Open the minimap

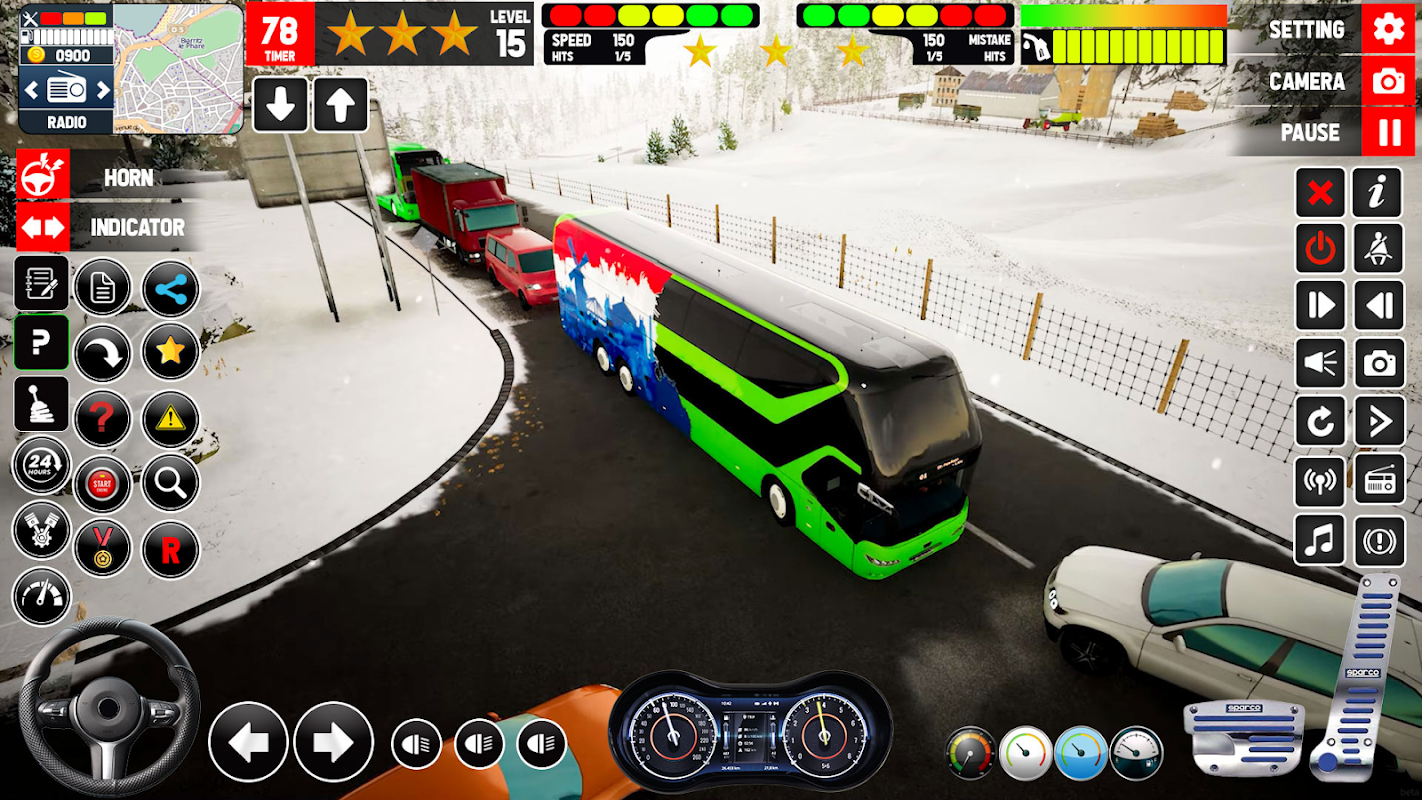(x=177, y=67)
